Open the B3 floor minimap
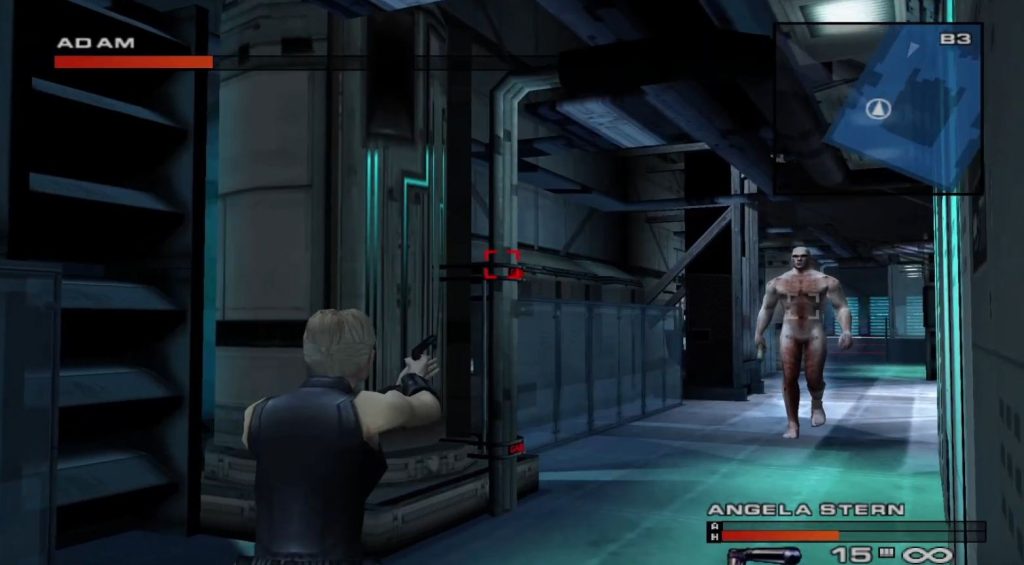This screenshot has width=1024, height=565. [x=878, y=108]
